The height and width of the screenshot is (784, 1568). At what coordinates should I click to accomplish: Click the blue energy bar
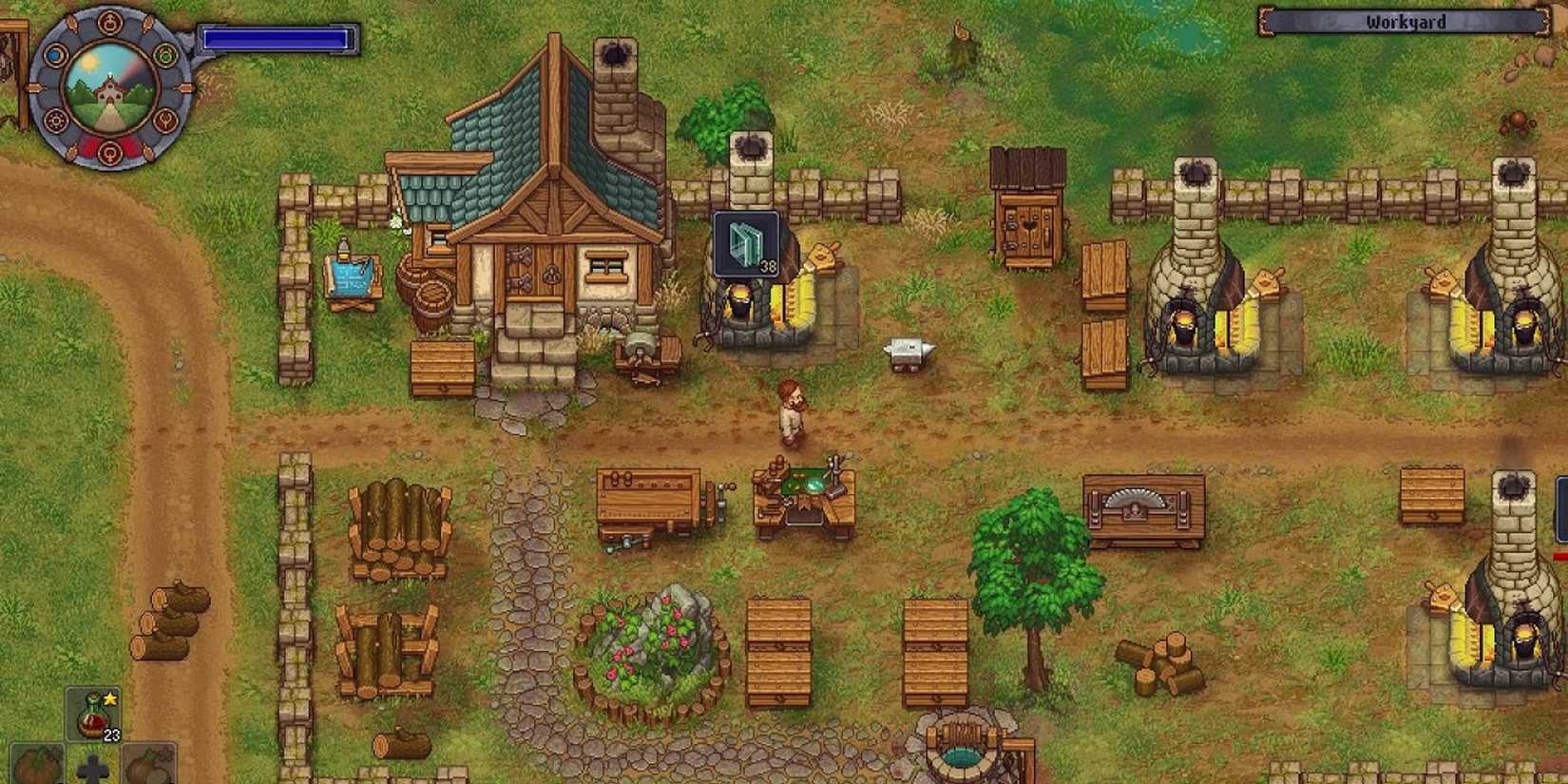pos(276,39)
